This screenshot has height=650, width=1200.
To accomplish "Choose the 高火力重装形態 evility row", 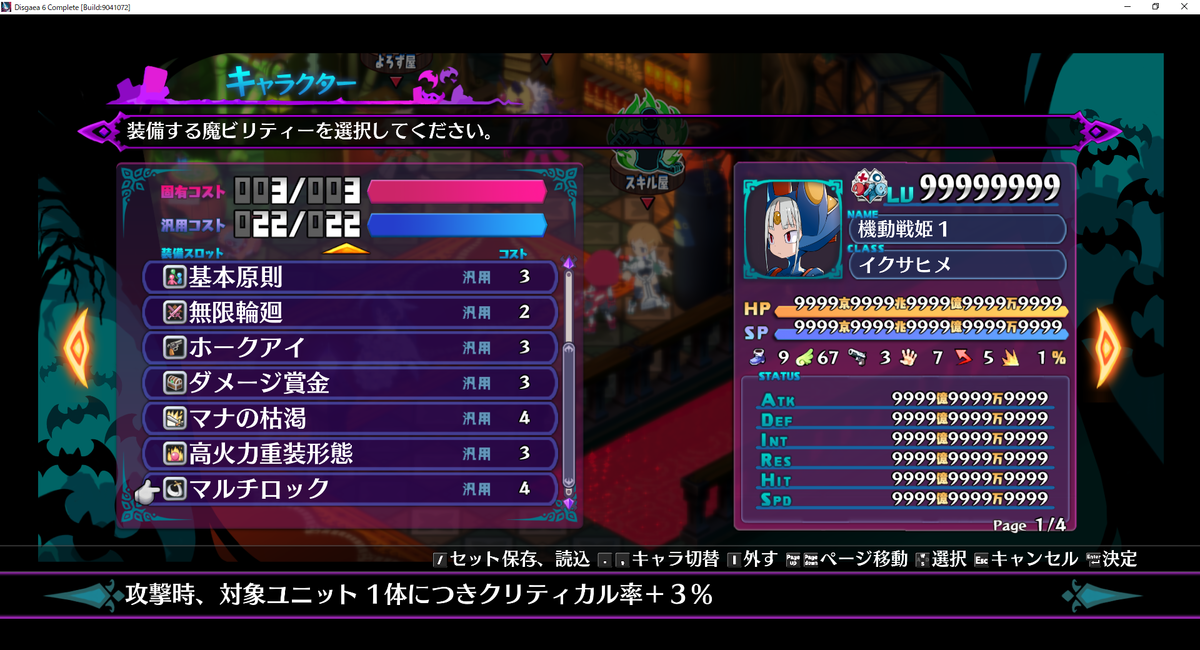I will [x=350, y=453].
